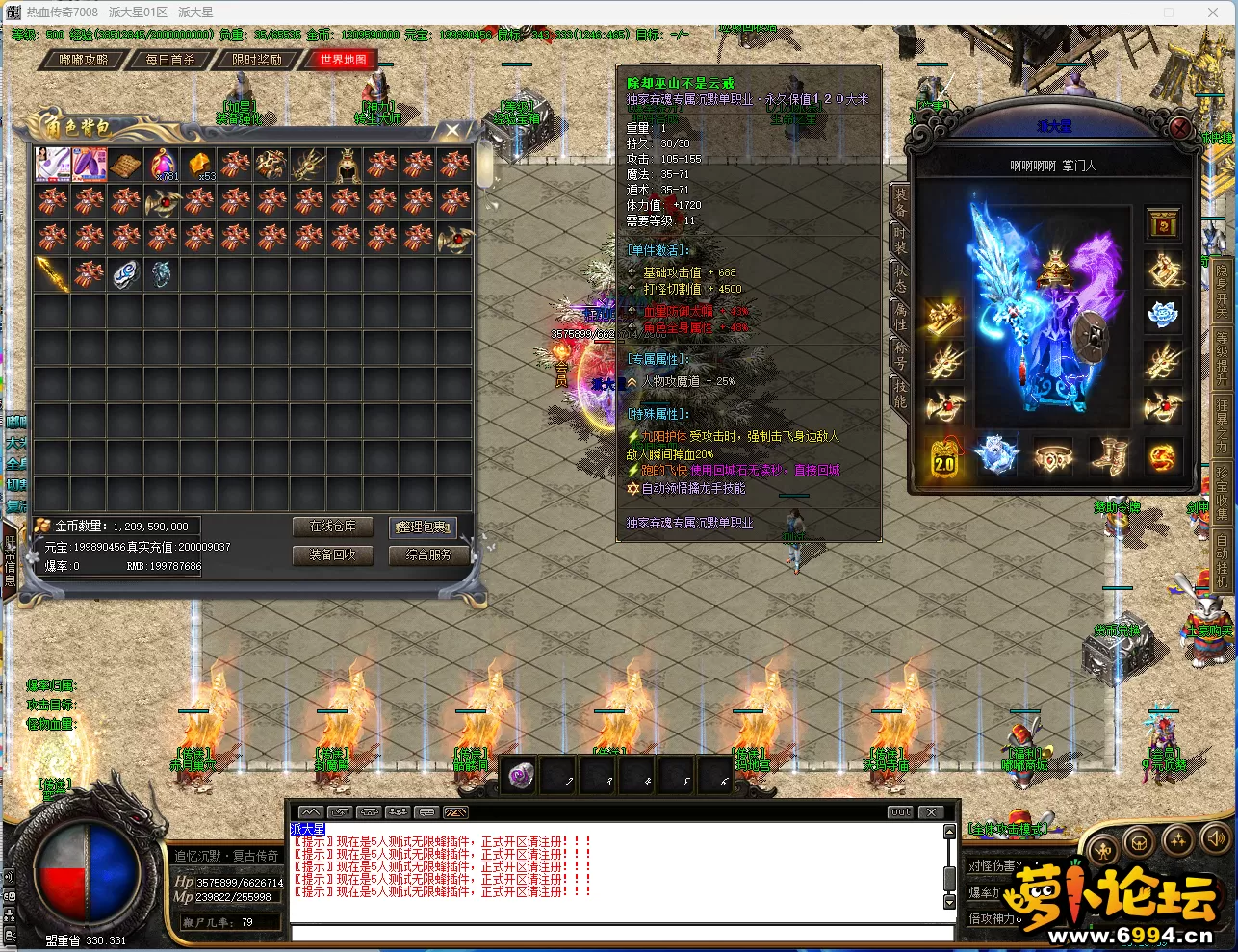Switch to the 技能 skills tab
The image size is (1238, 952).
tap(899, 393)
